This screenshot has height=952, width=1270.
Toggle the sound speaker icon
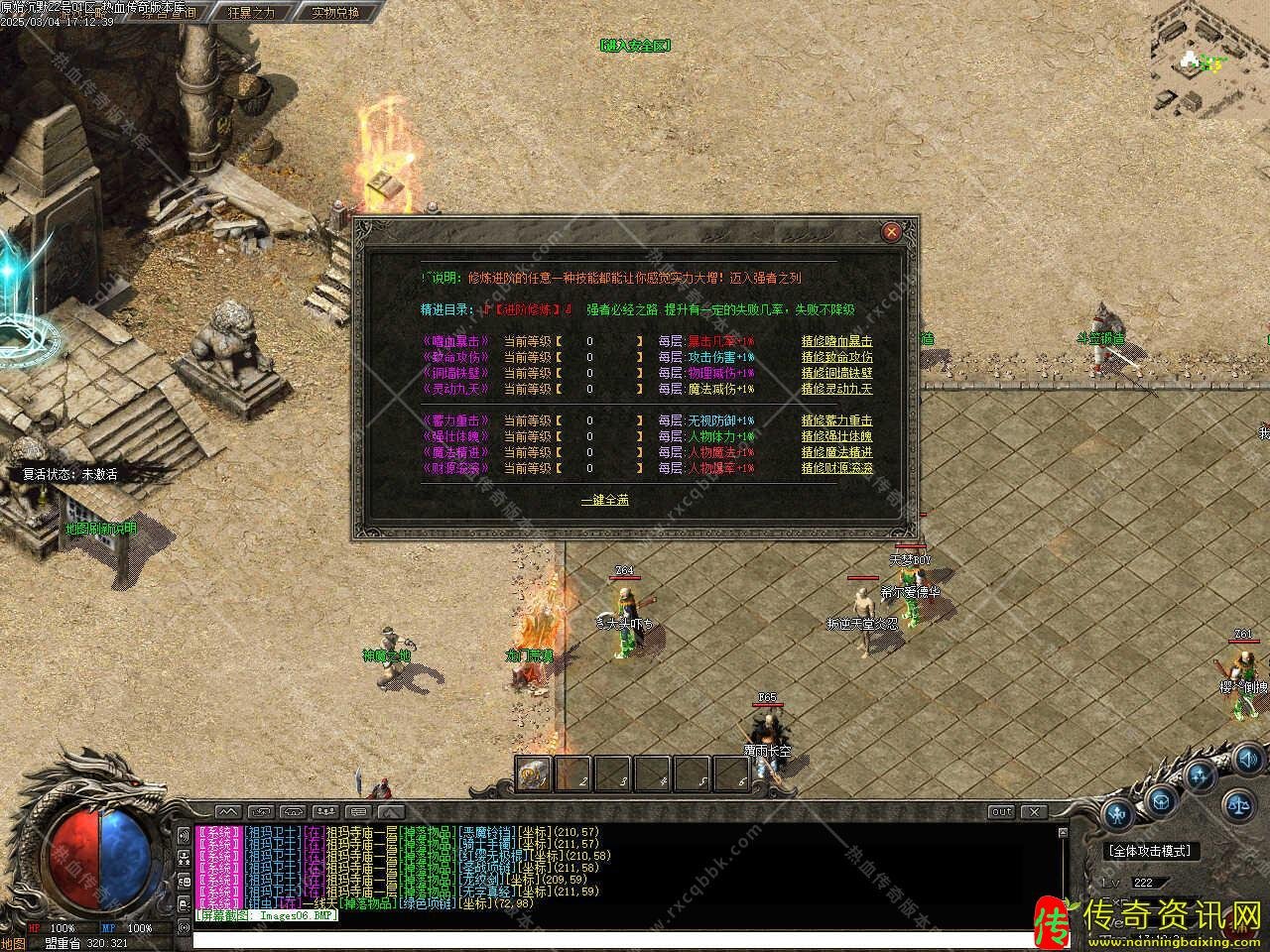click(1247, 762)
